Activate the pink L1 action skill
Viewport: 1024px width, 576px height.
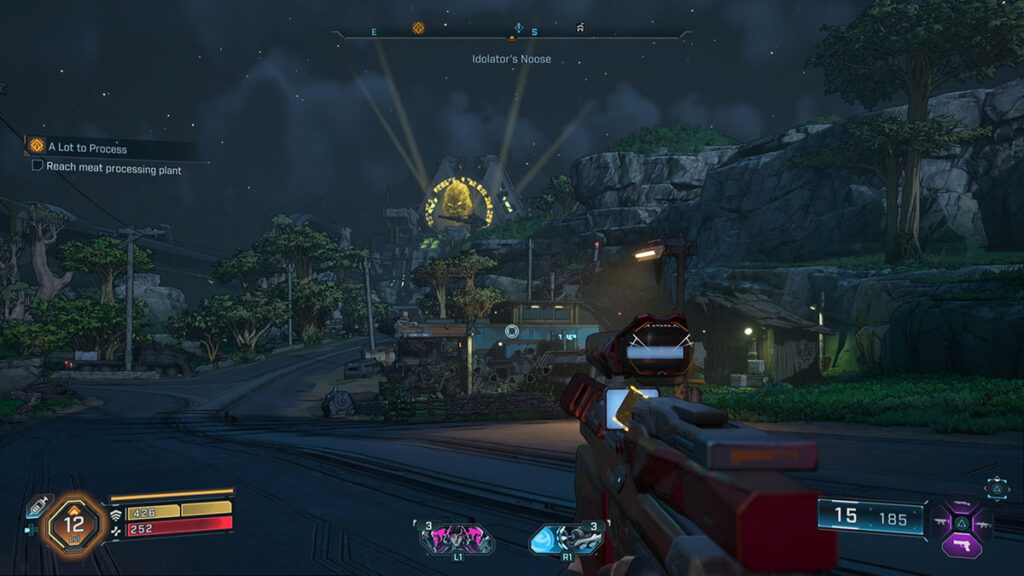coord(457,538)
